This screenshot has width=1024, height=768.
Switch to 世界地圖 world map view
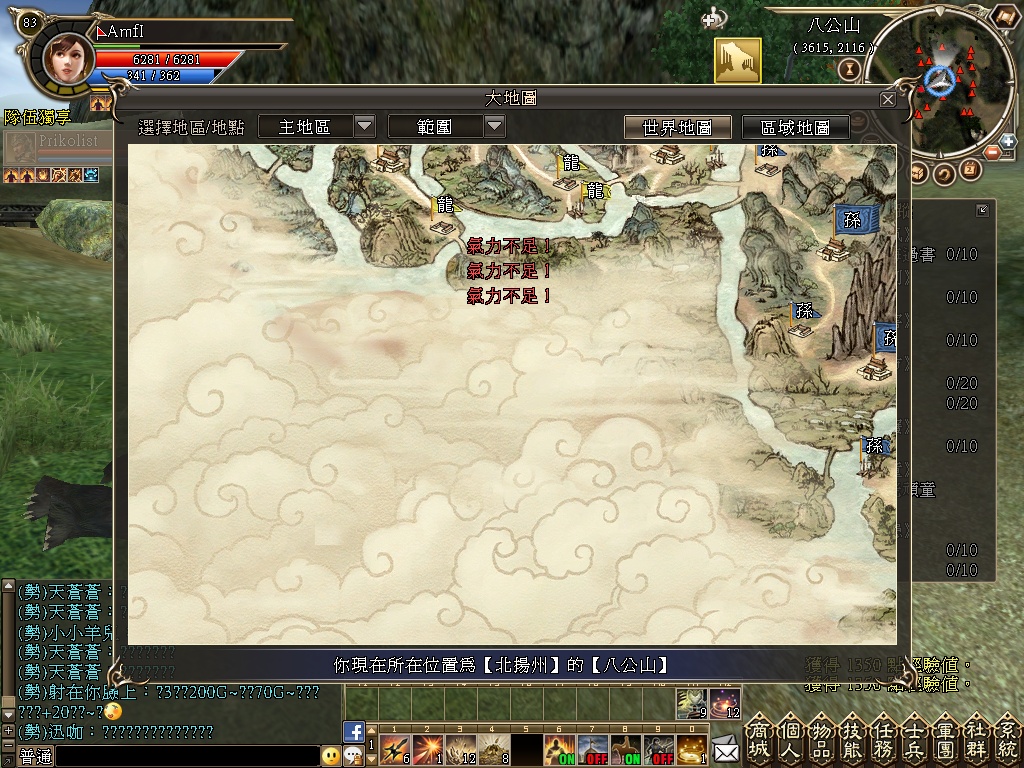677,127
